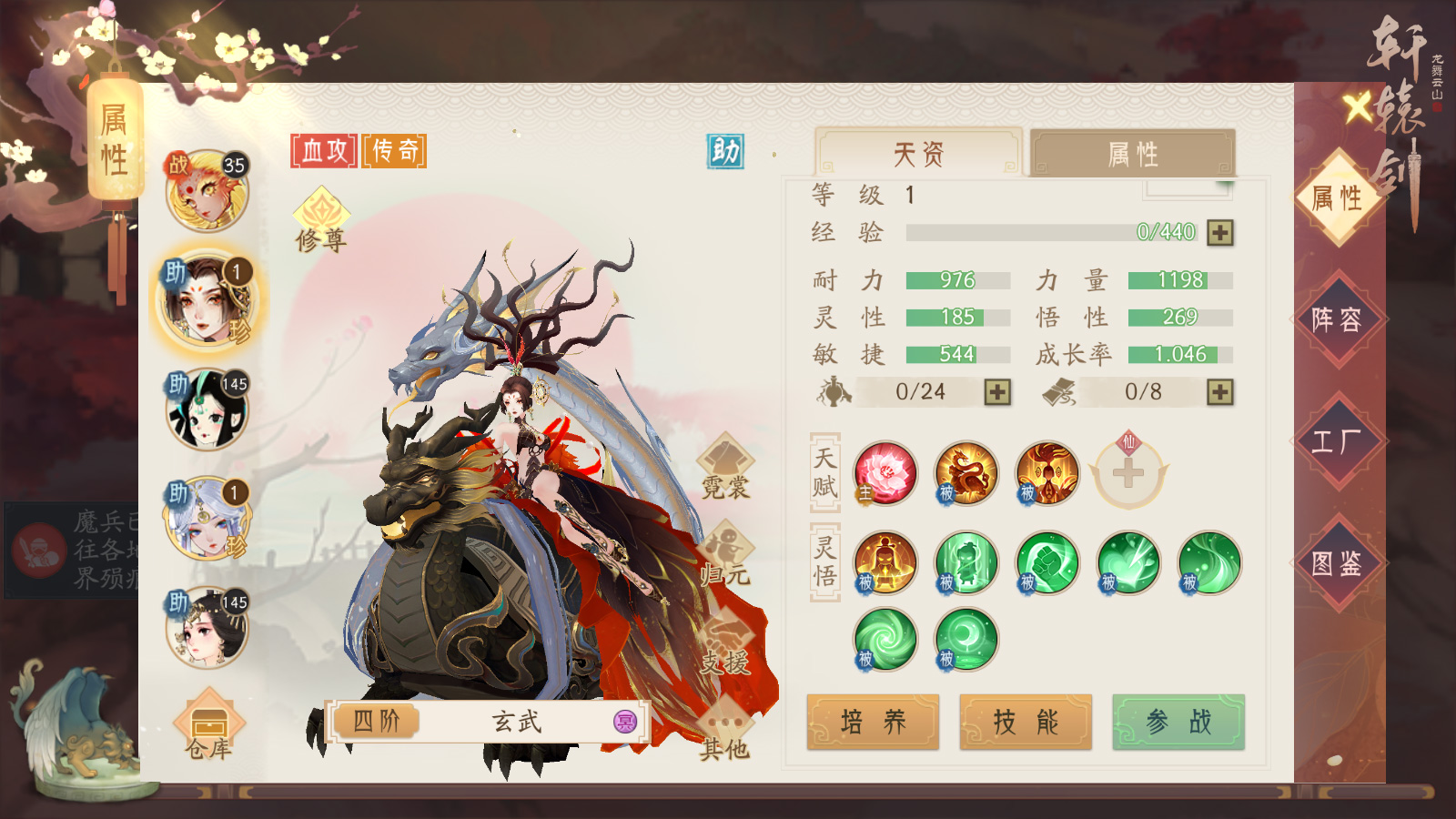Select the pink main talent flower icon
This screenshot has height=819, width=1456.
coord(884,474)
